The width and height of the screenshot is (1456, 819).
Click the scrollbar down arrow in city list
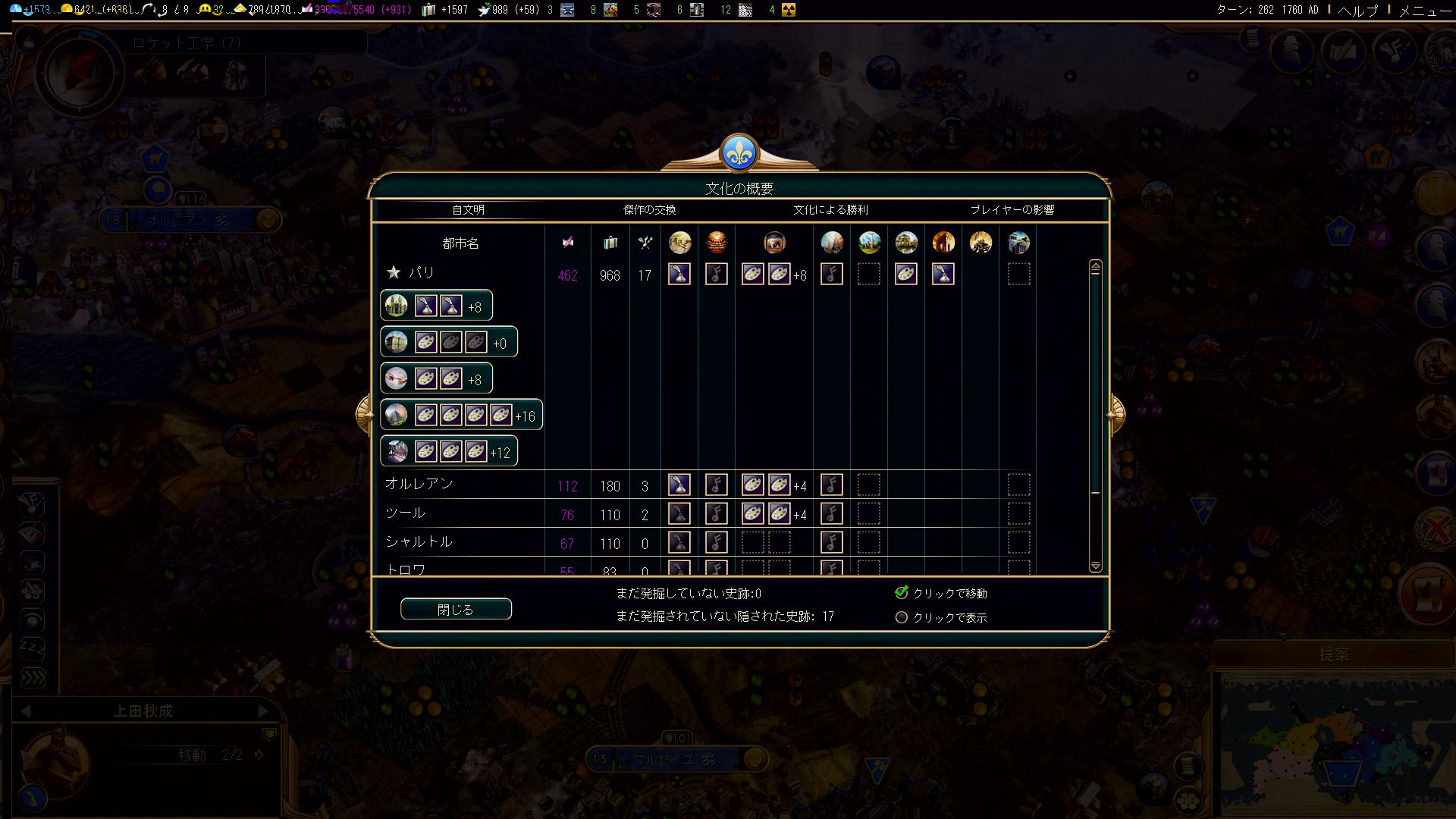click(1095, 566)
